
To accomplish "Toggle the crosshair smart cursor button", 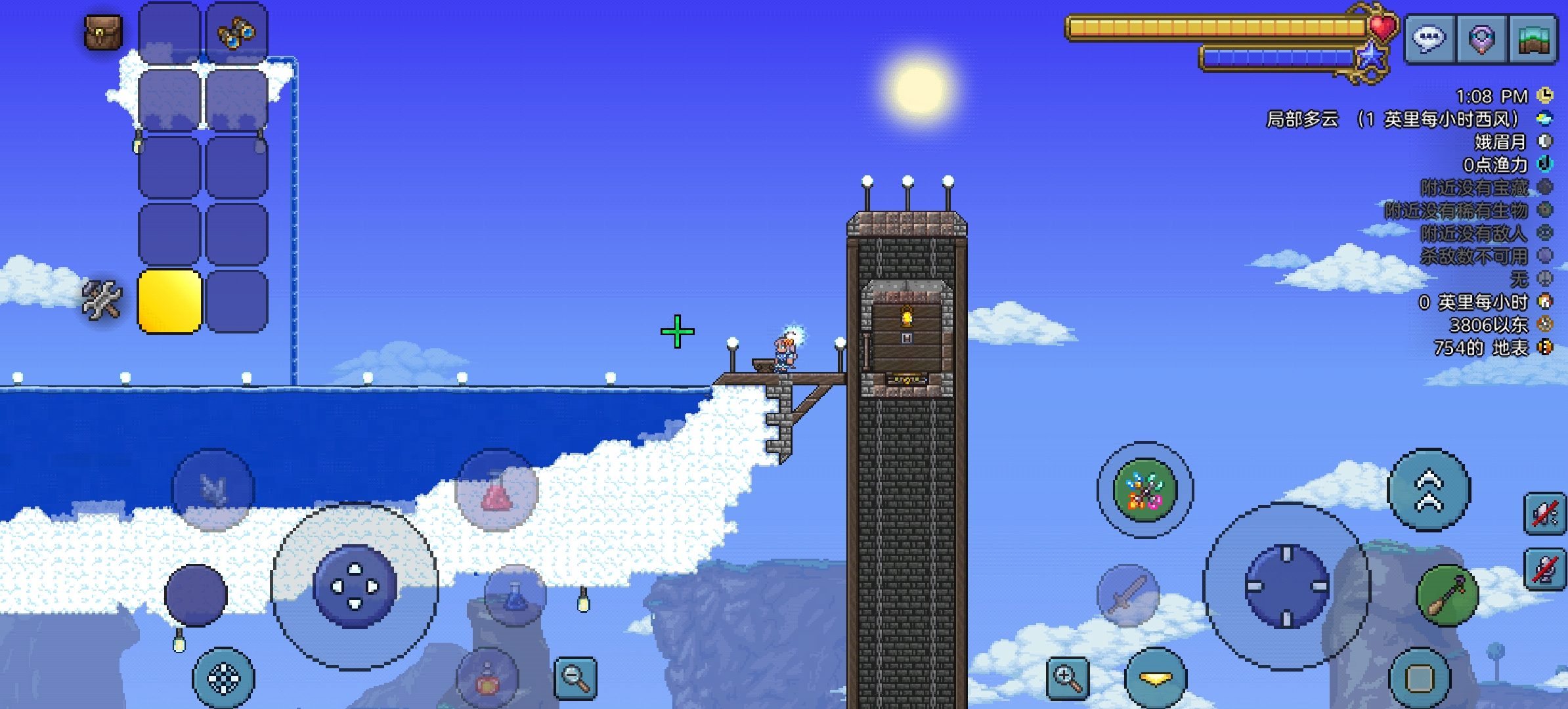I will [x=223, y=679].
